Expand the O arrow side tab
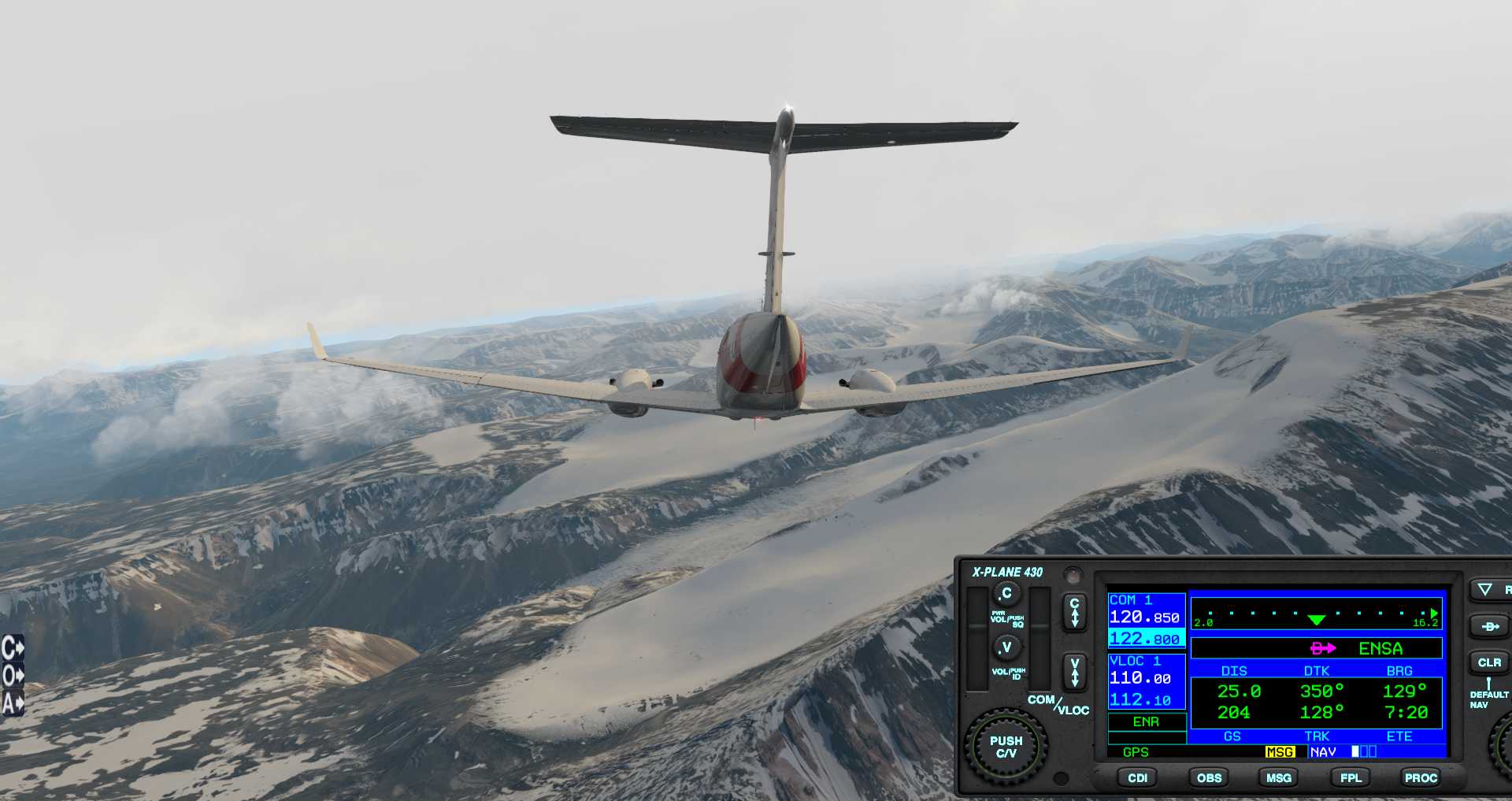This screenshot has height=801, width=1512. tap(13, 676)
